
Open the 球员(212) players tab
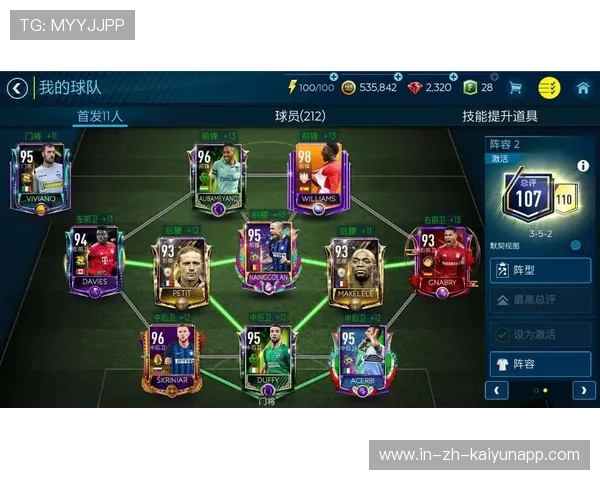click(x=300, y=116)
